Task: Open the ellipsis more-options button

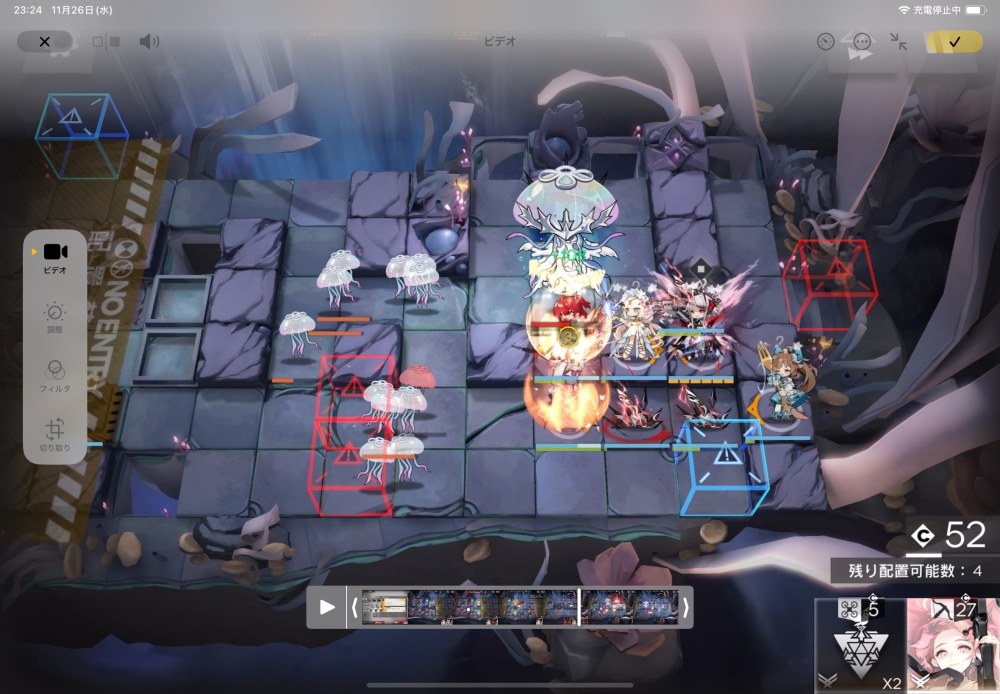Action: tap(862, 42)
